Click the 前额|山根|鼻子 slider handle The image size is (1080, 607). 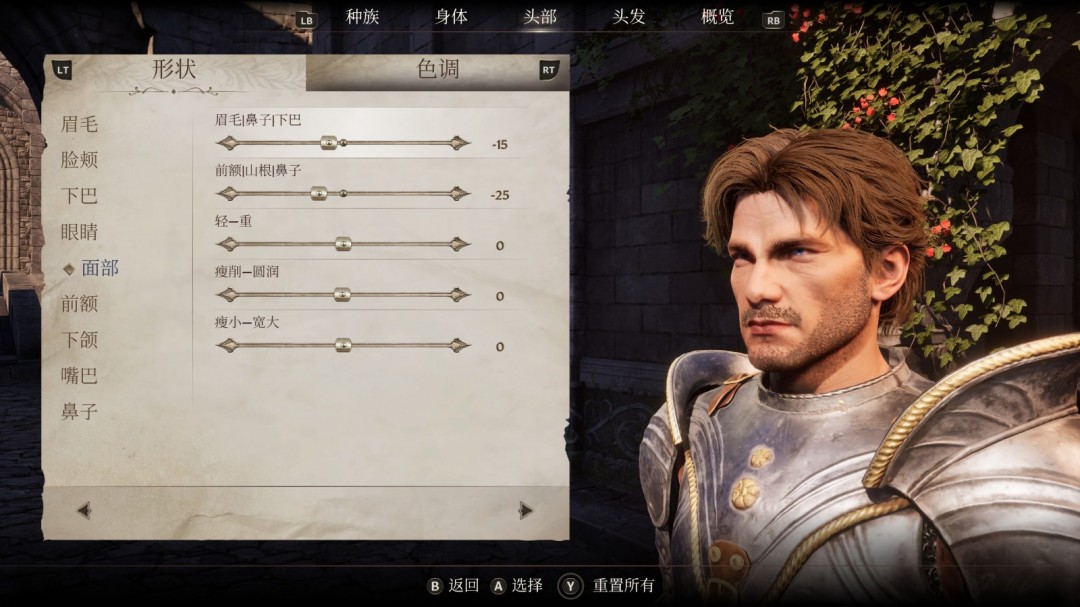coord(319,194)
